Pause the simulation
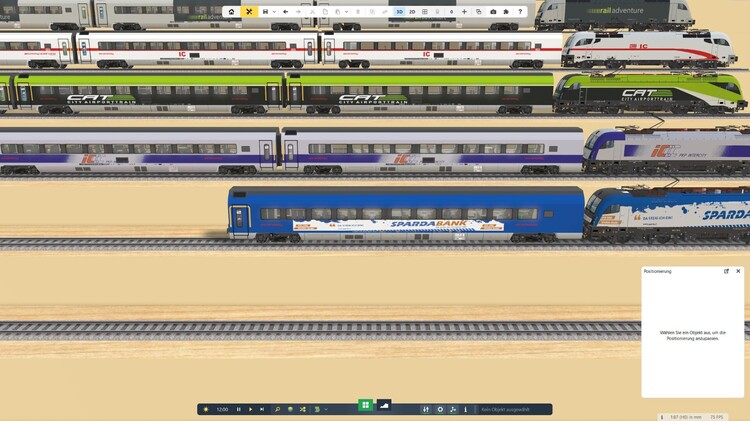Screen dimensions: 750x421 [x=238, y=409]
